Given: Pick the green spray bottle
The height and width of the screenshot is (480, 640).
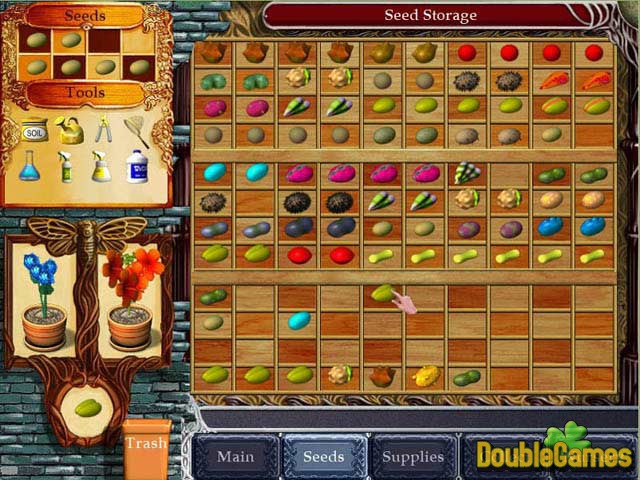Looking at the screenshot, I should click(66, 166).
